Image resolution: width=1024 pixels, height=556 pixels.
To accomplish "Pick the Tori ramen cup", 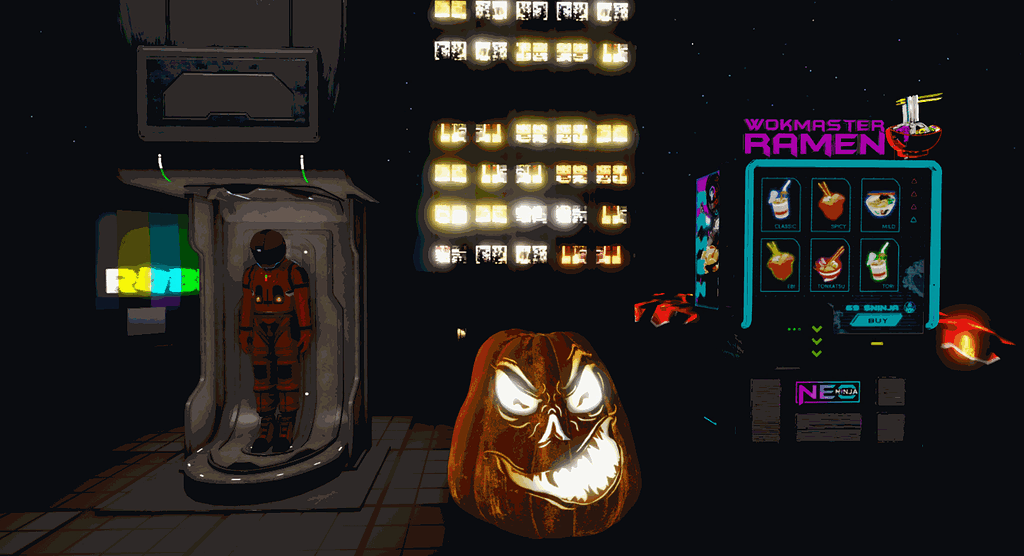I will click(879, 265).
